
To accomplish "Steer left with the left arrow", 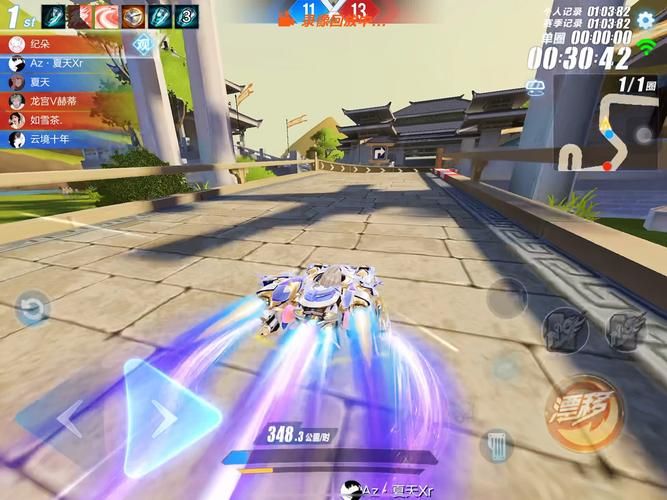I will pyautogui.click(x=70, y=420).
